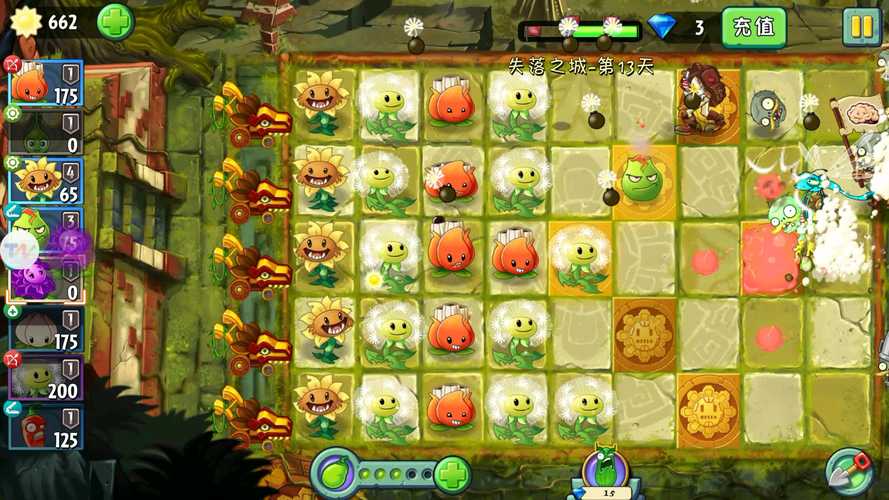Activate the Plant Food leaf icon

click(335, 472)
